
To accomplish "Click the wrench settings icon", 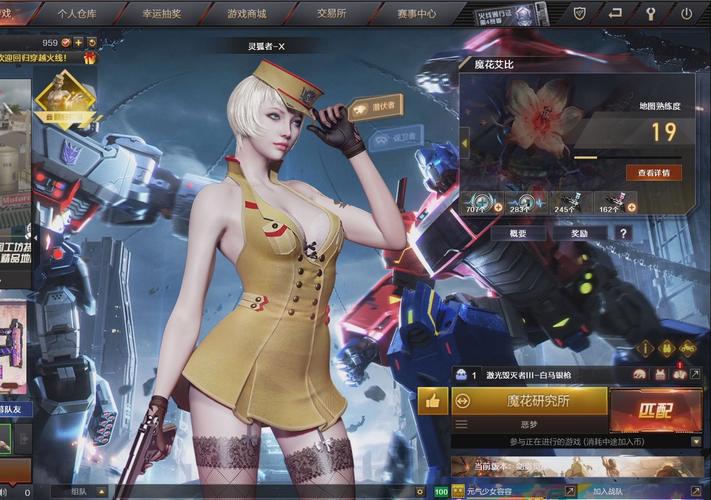I will coord(650,14).
